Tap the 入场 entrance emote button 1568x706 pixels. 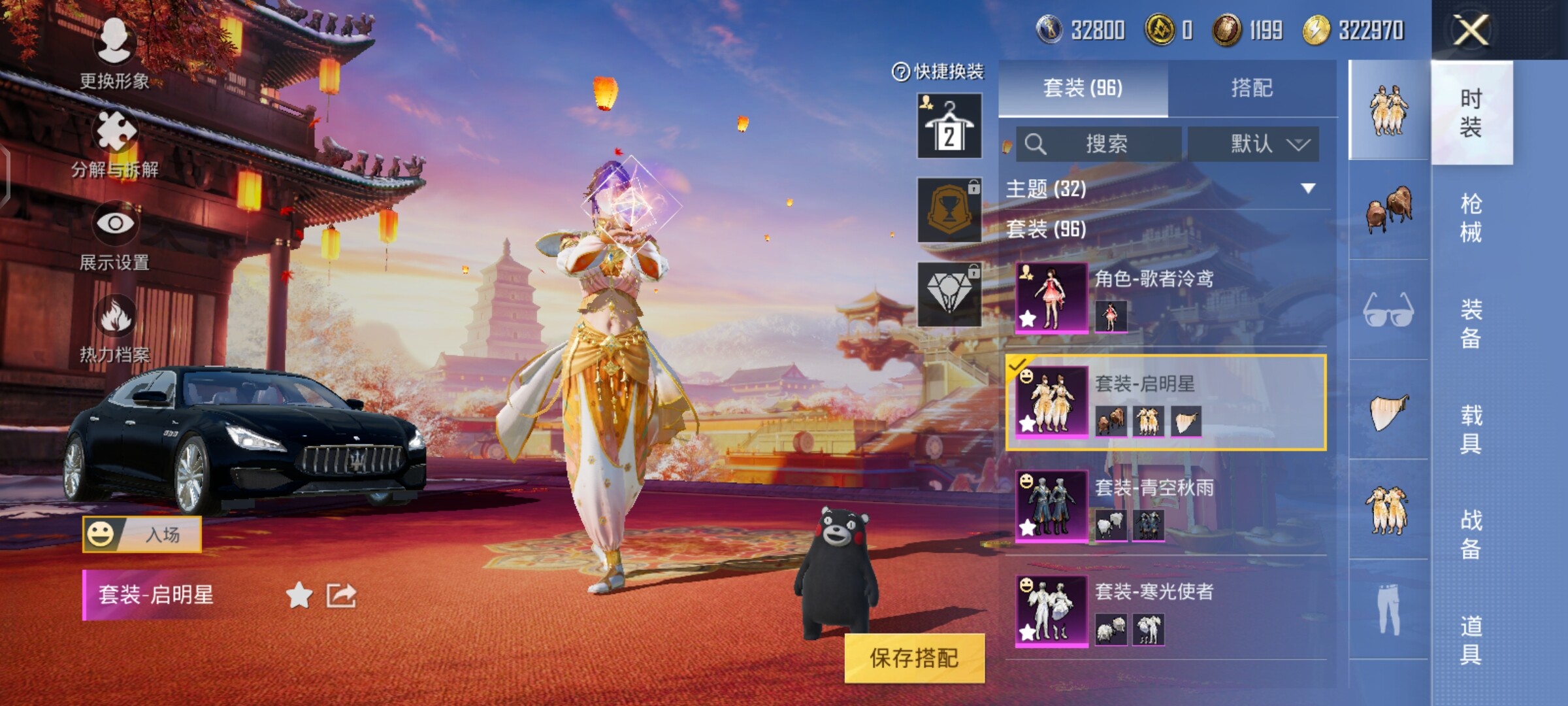click(142, 534)
